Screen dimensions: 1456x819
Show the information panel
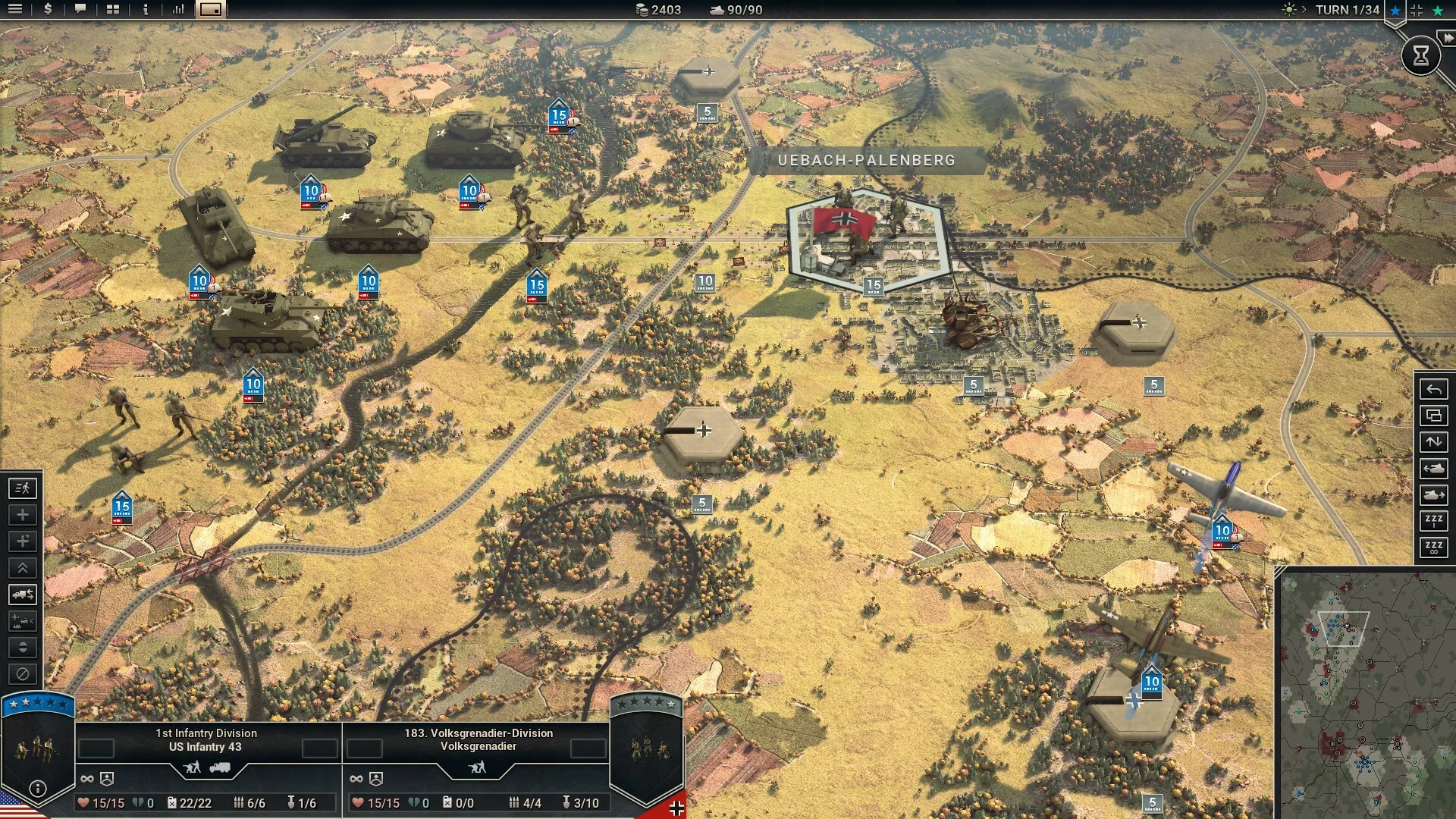pos(146,9)
